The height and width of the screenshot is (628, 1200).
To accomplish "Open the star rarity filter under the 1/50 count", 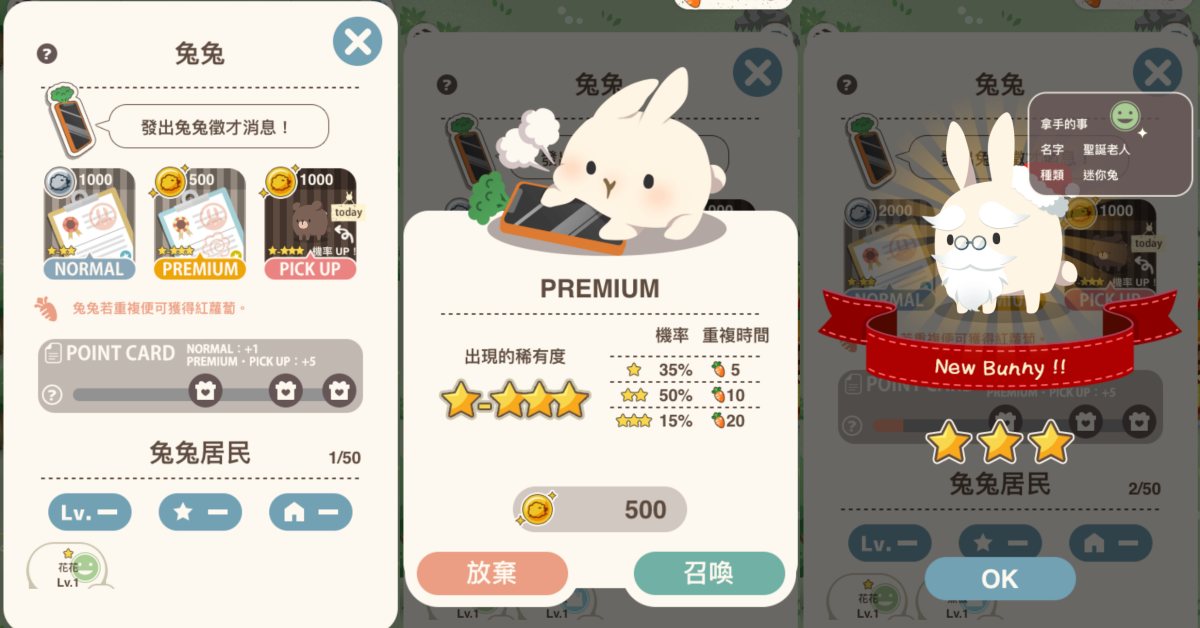I will pyautogui.click(x=200, y=513).
